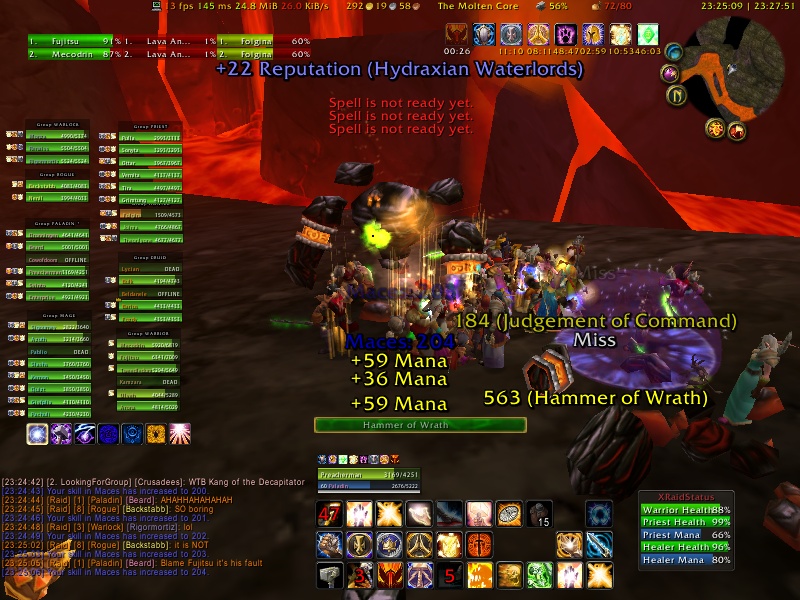Trigger the blue sword ability icon
This screenshot has width=800, height=600.
[x=599, y=544]
